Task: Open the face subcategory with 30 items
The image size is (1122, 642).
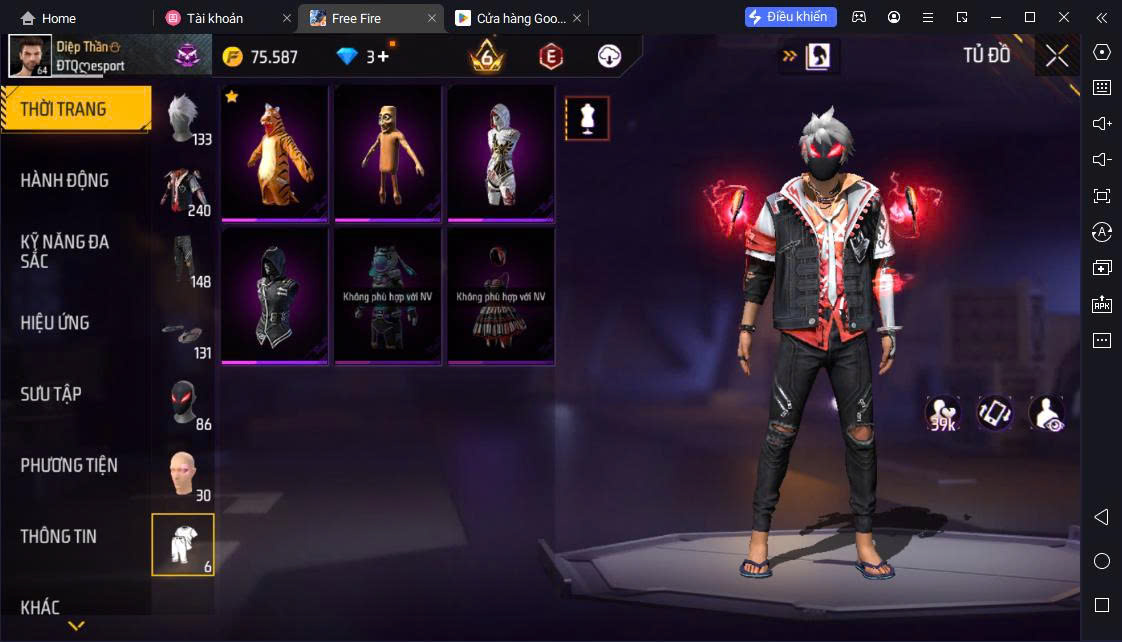Action: click(x=184, y=476)
